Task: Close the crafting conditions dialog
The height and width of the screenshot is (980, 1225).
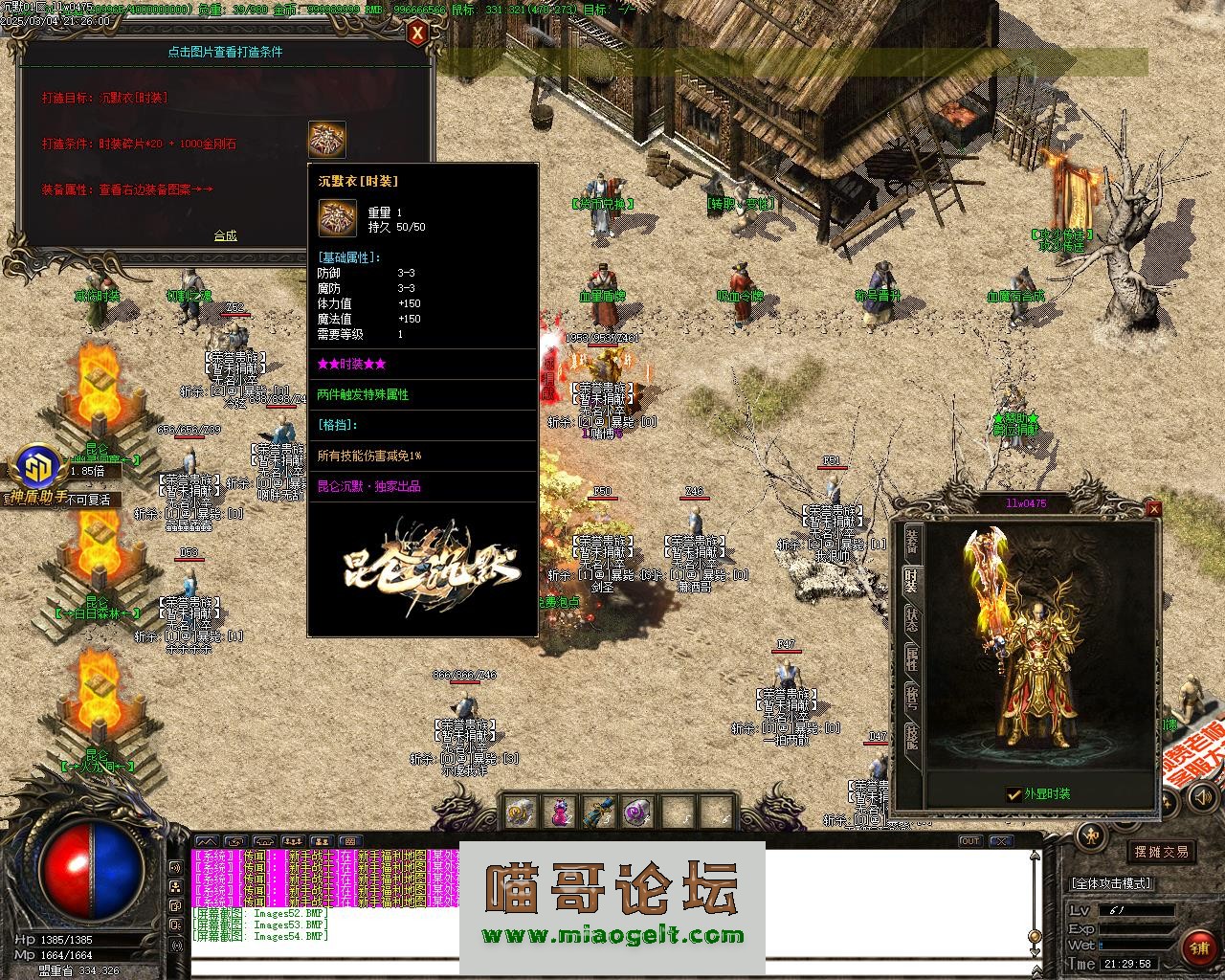Action: (x=417, y=34)
